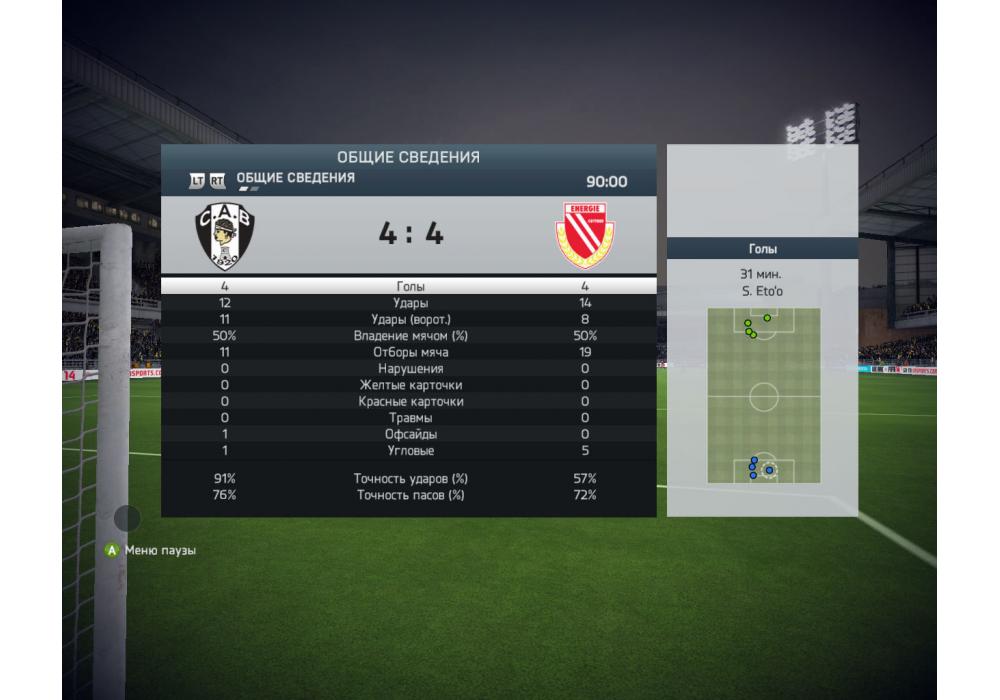Choose the Удары (ворот.) row
The height and width of the screenshot is (700, 1000).
click(x=409, y=319)
